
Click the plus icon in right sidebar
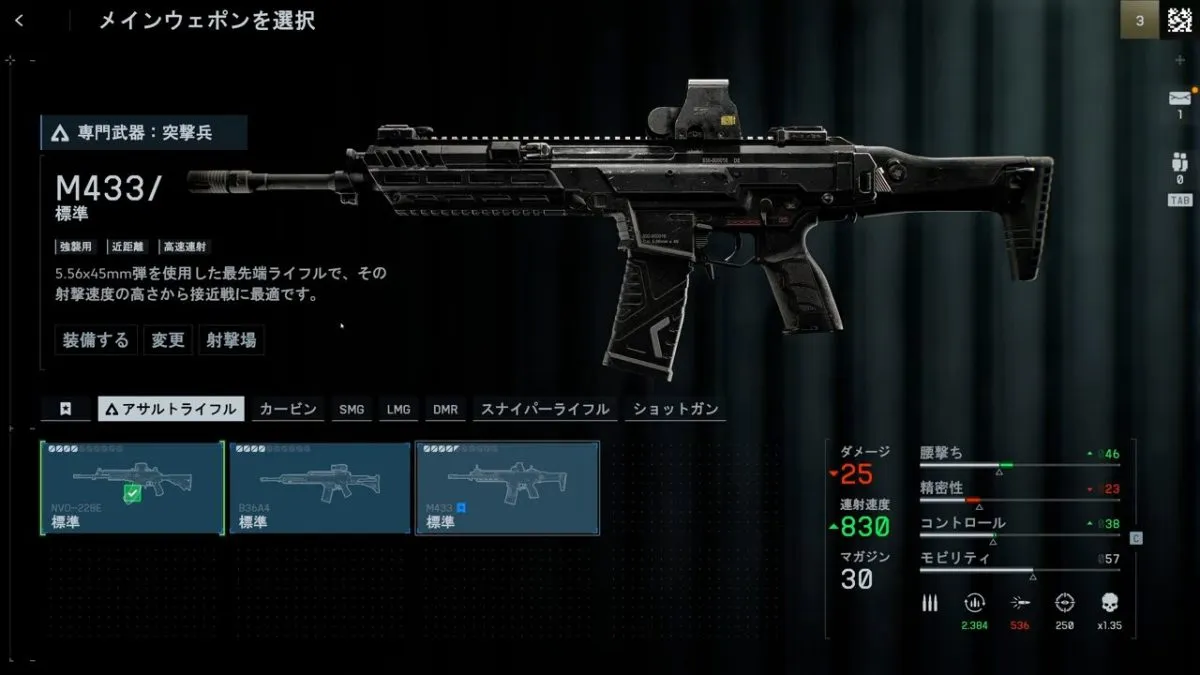(1180, 60)
